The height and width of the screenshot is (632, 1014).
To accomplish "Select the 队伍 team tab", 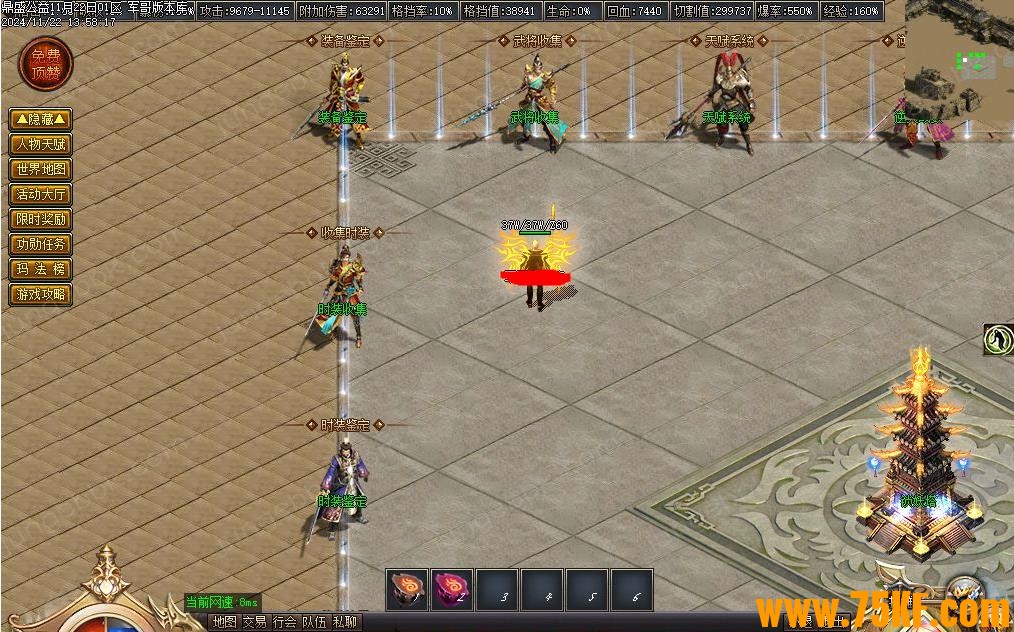I will click(x=314, y=622).
